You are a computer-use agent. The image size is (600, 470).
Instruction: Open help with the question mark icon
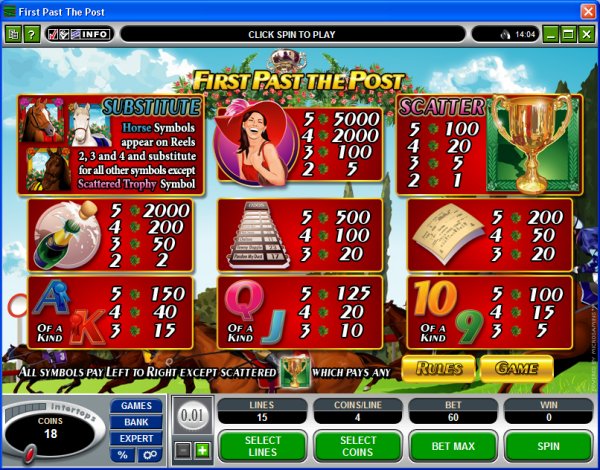coord(31,34)
